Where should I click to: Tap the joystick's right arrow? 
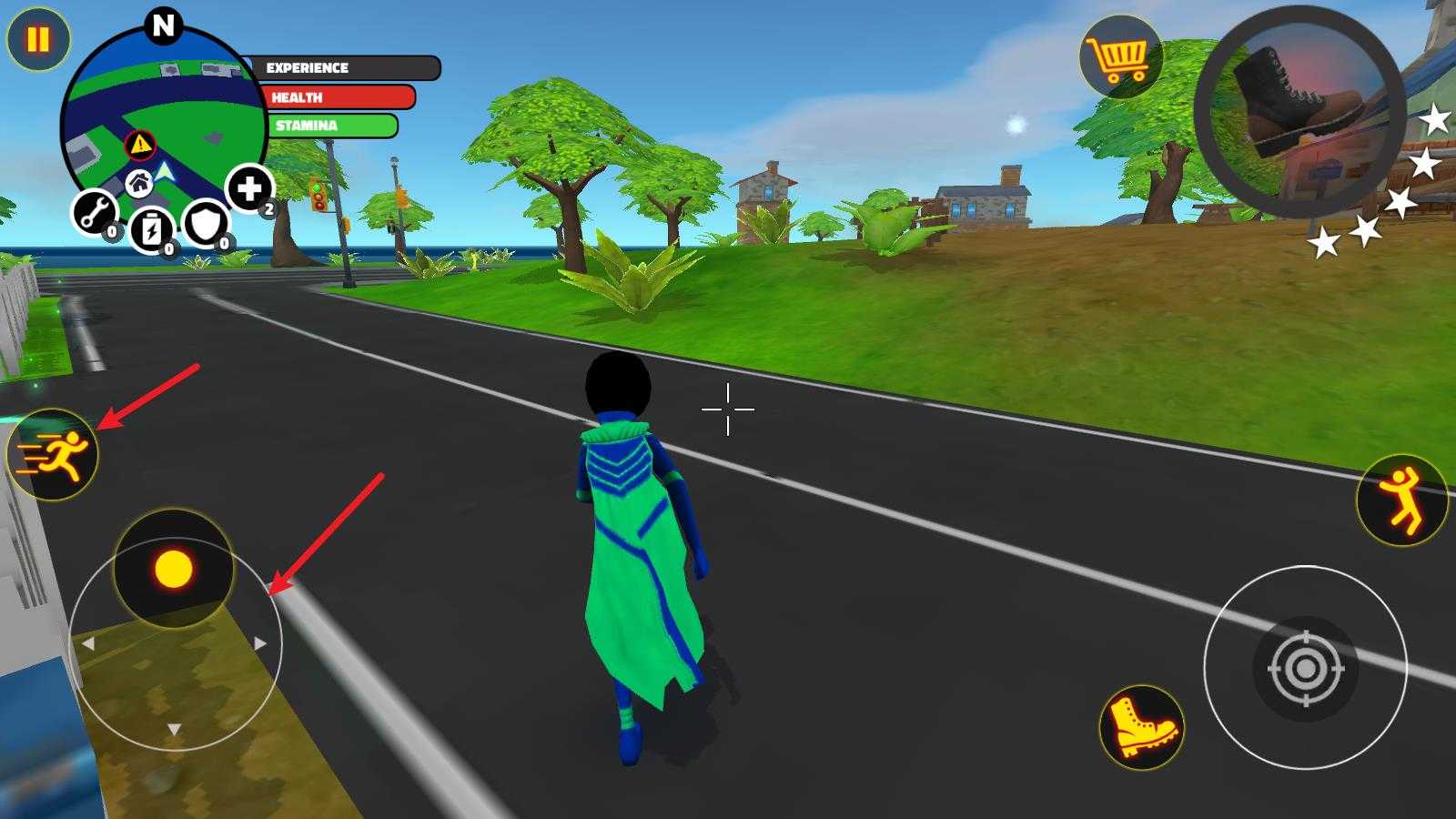pyautogui.click(x=261, y=643)
